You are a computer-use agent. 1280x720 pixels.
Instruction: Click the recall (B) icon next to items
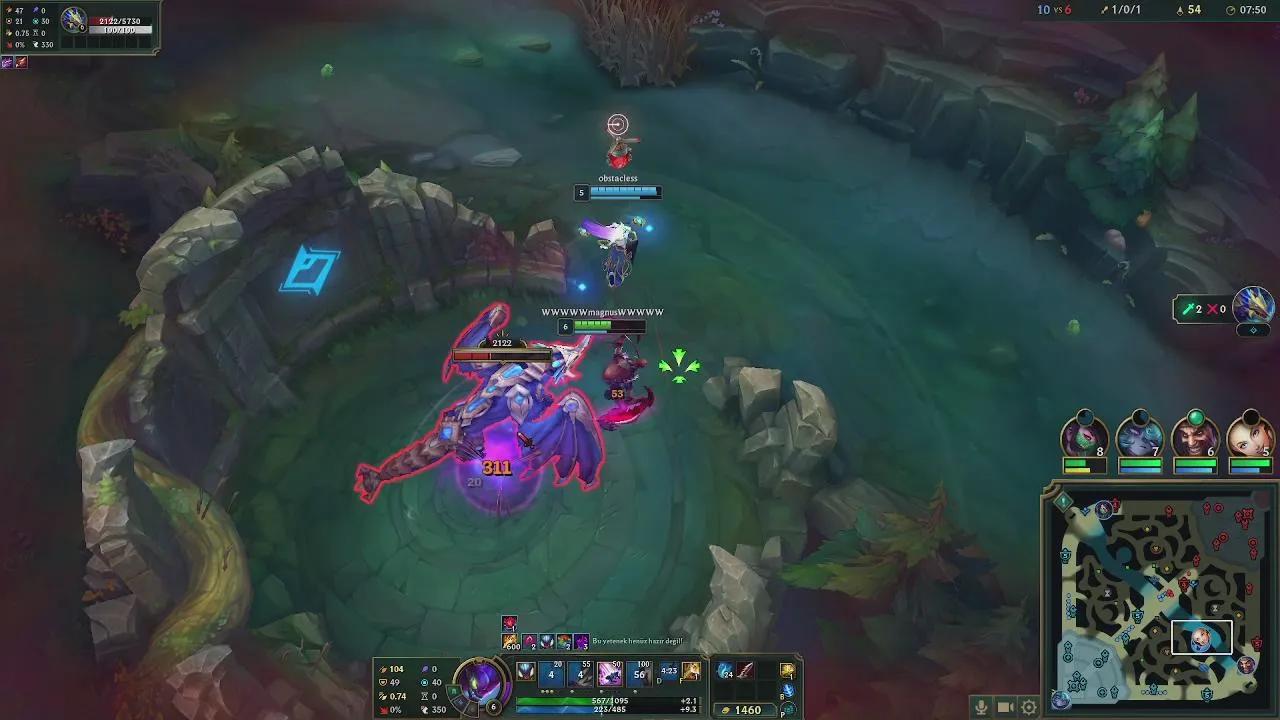click(x=786, y=688)
